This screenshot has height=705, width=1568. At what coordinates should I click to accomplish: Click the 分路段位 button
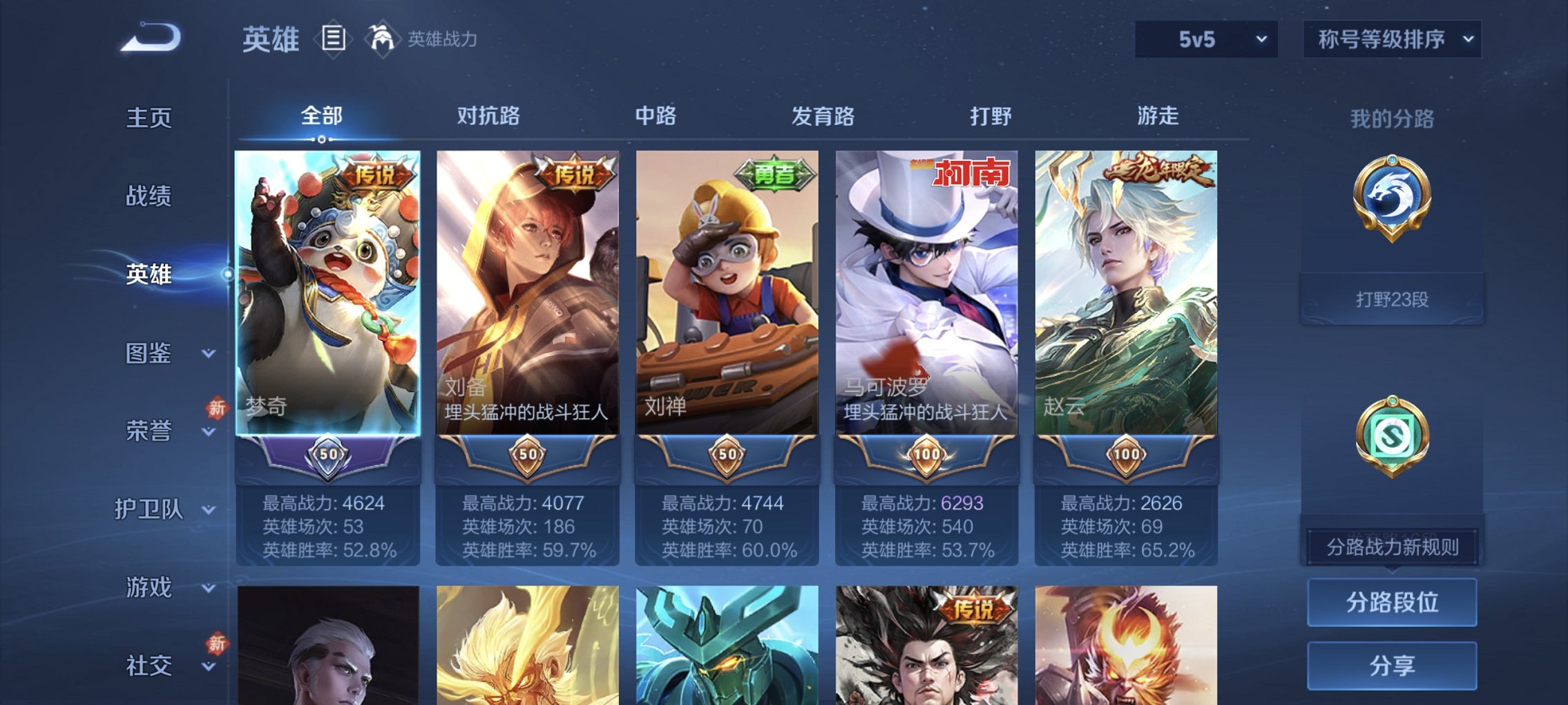[x=1393, y=601]
